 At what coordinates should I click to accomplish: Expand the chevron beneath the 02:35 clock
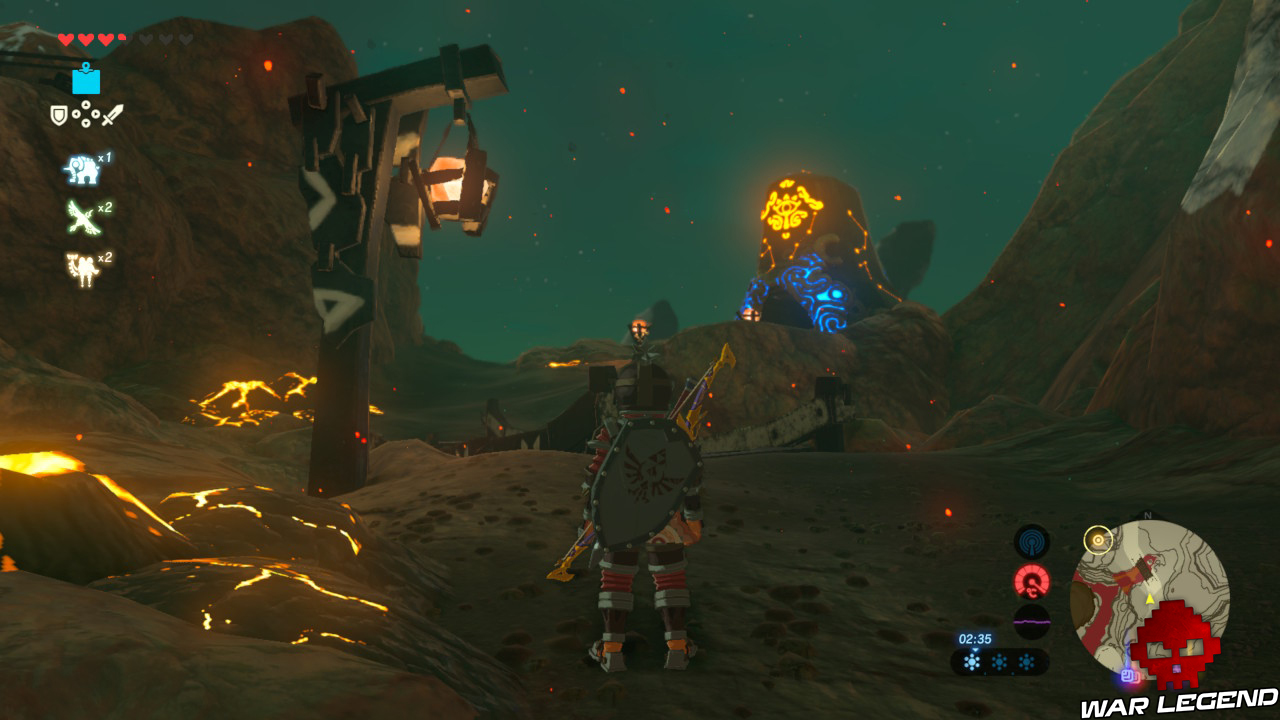pos(975,650)
